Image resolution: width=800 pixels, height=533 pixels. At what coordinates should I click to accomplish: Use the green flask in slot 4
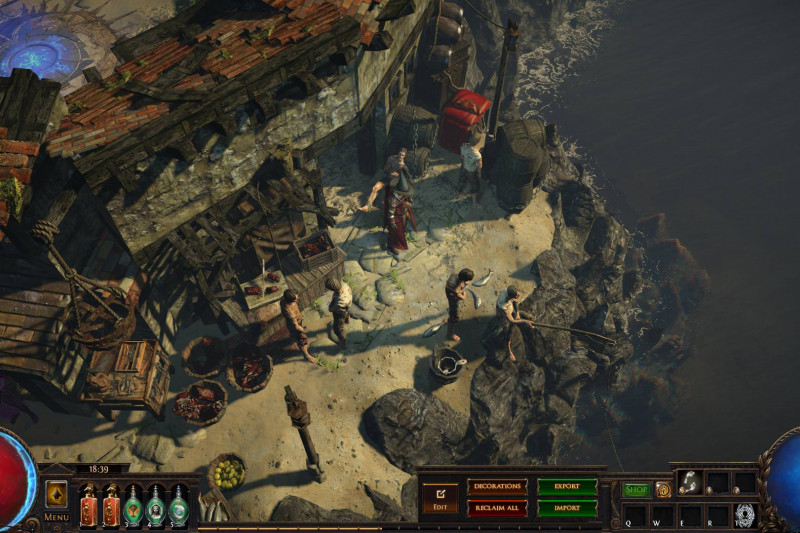(x=156, y=504)
